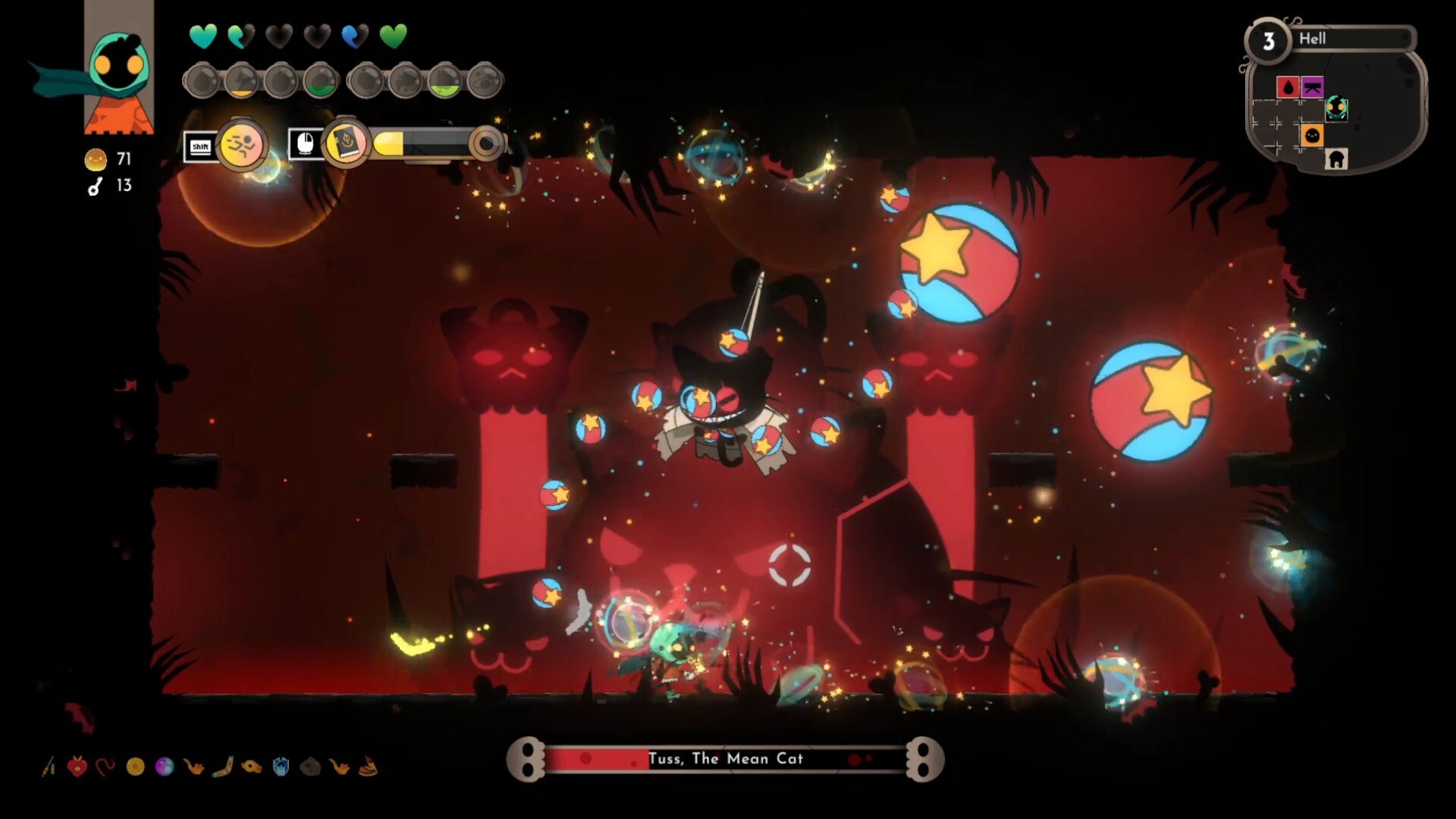Select the purple orb item in the inventory bar
Screen dimensions: 1456x819
tap(165, 767)
